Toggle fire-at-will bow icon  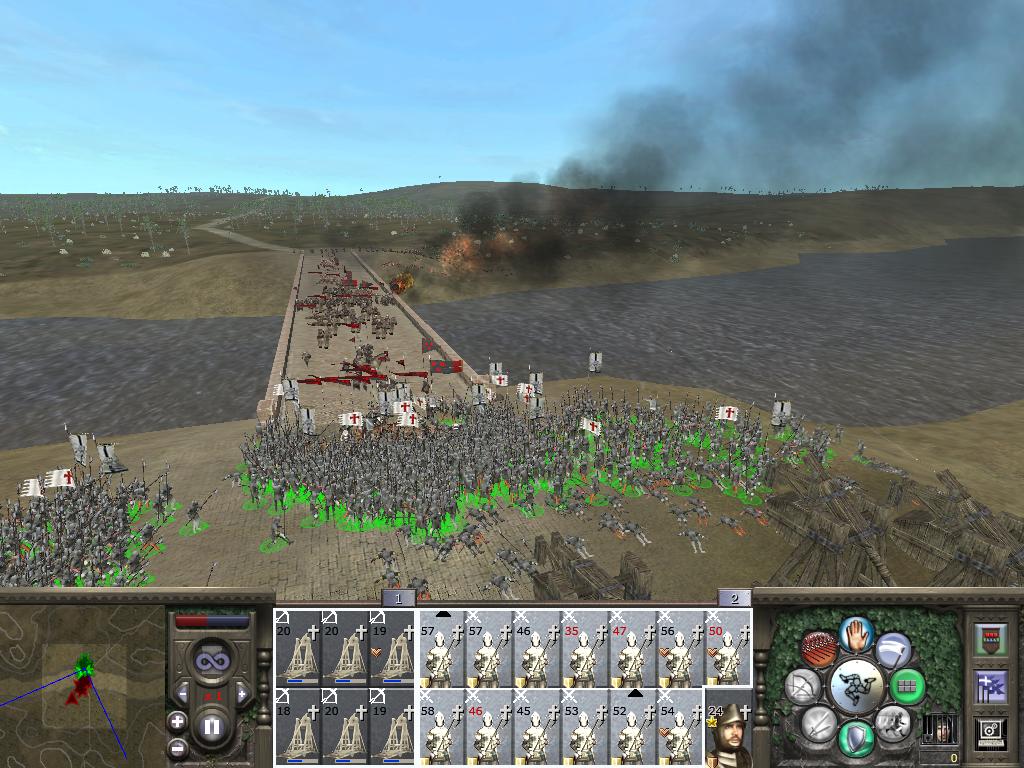802,686
